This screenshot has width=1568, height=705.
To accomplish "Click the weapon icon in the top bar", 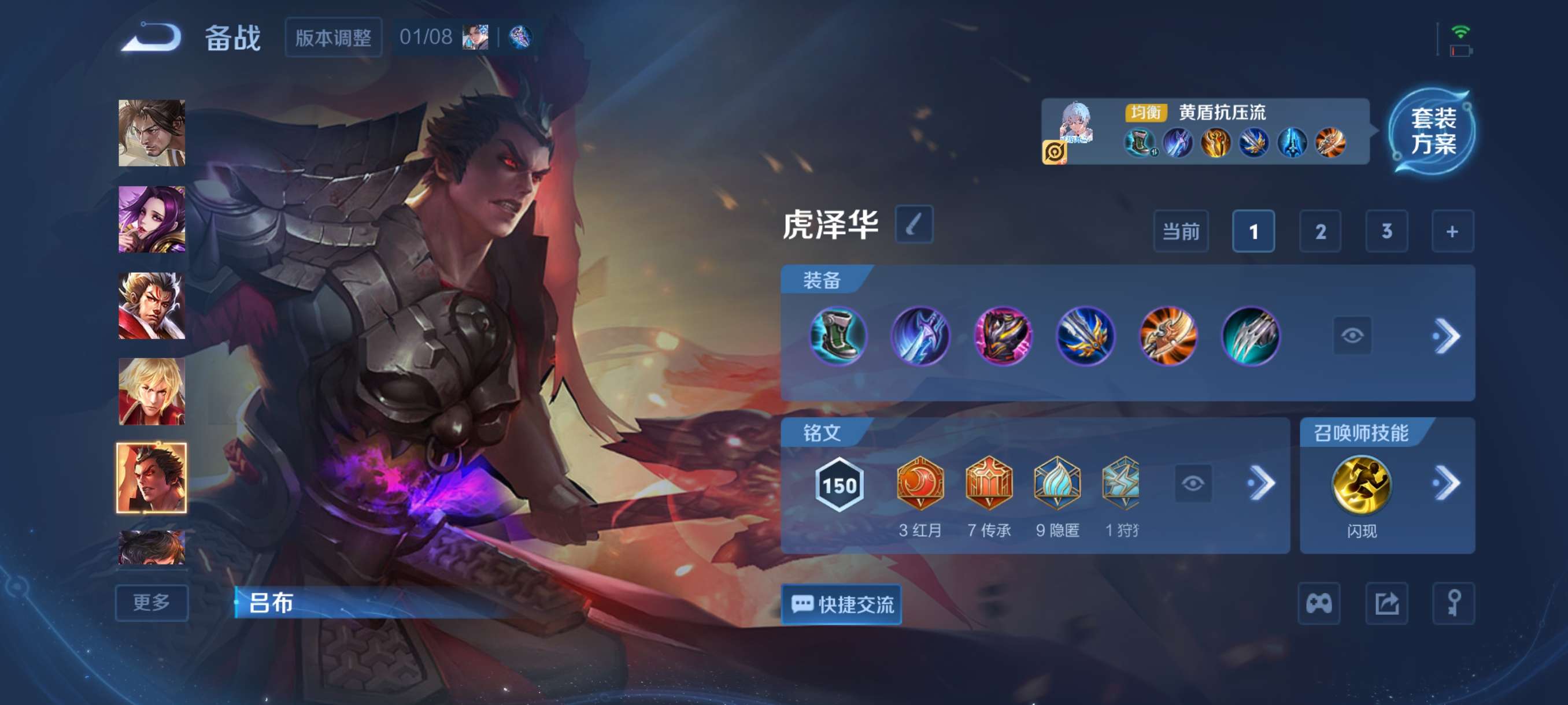I will (520, 38).
